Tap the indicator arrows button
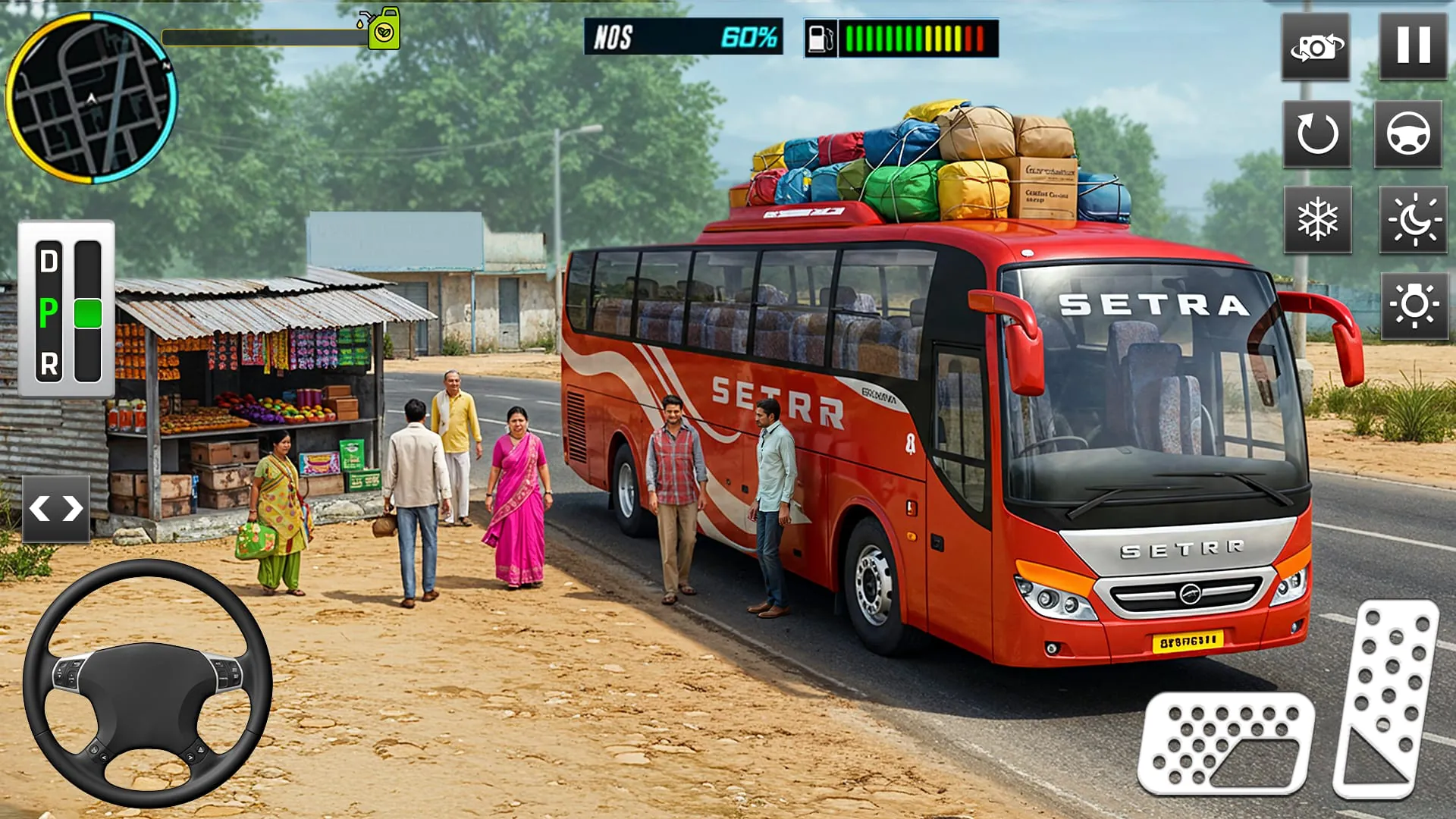This screenshot has height=819, width=1456. click(55, 508)
